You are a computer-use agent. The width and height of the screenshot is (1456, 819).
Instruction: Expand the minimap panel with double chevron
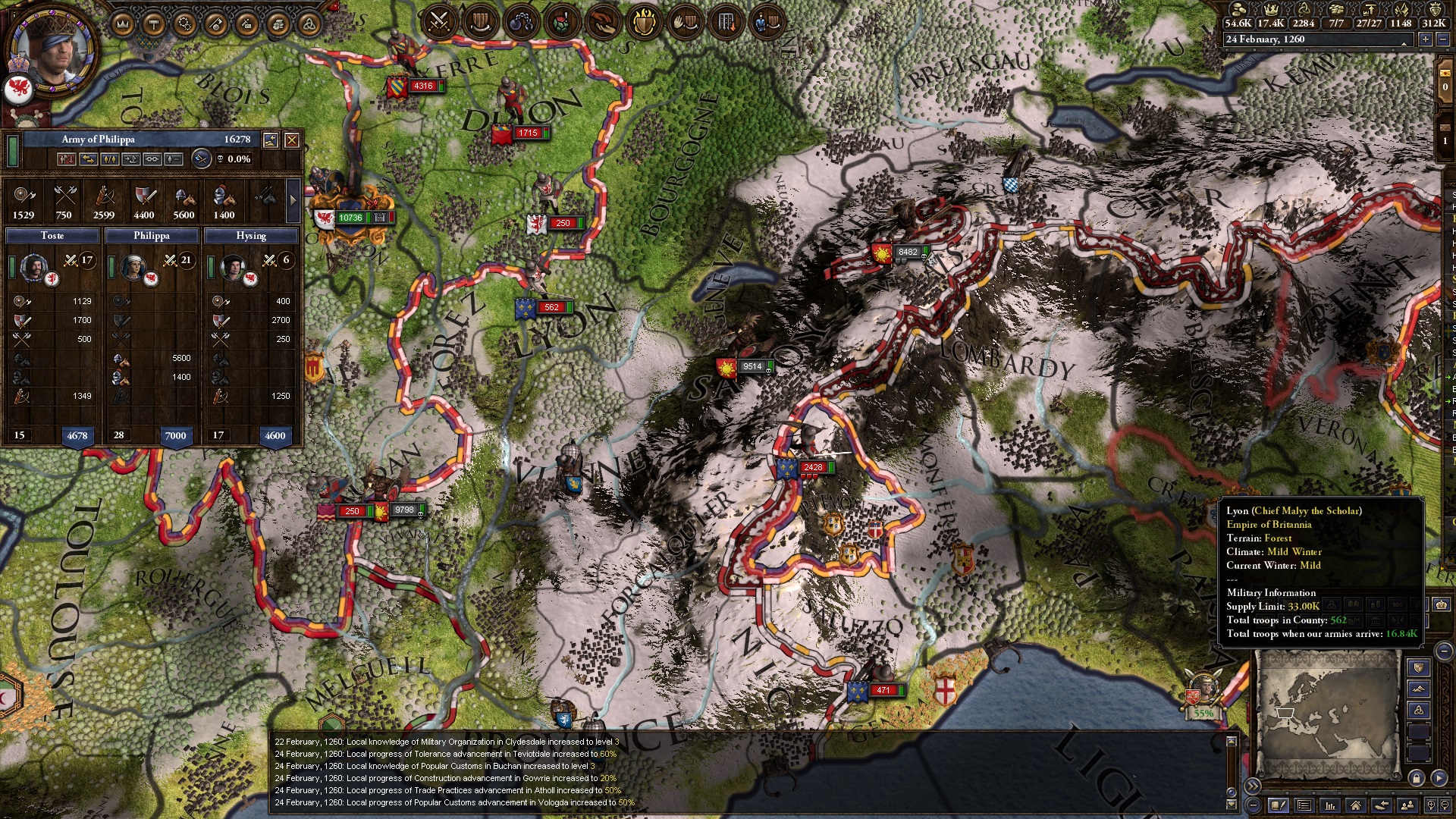[1252, 786]
